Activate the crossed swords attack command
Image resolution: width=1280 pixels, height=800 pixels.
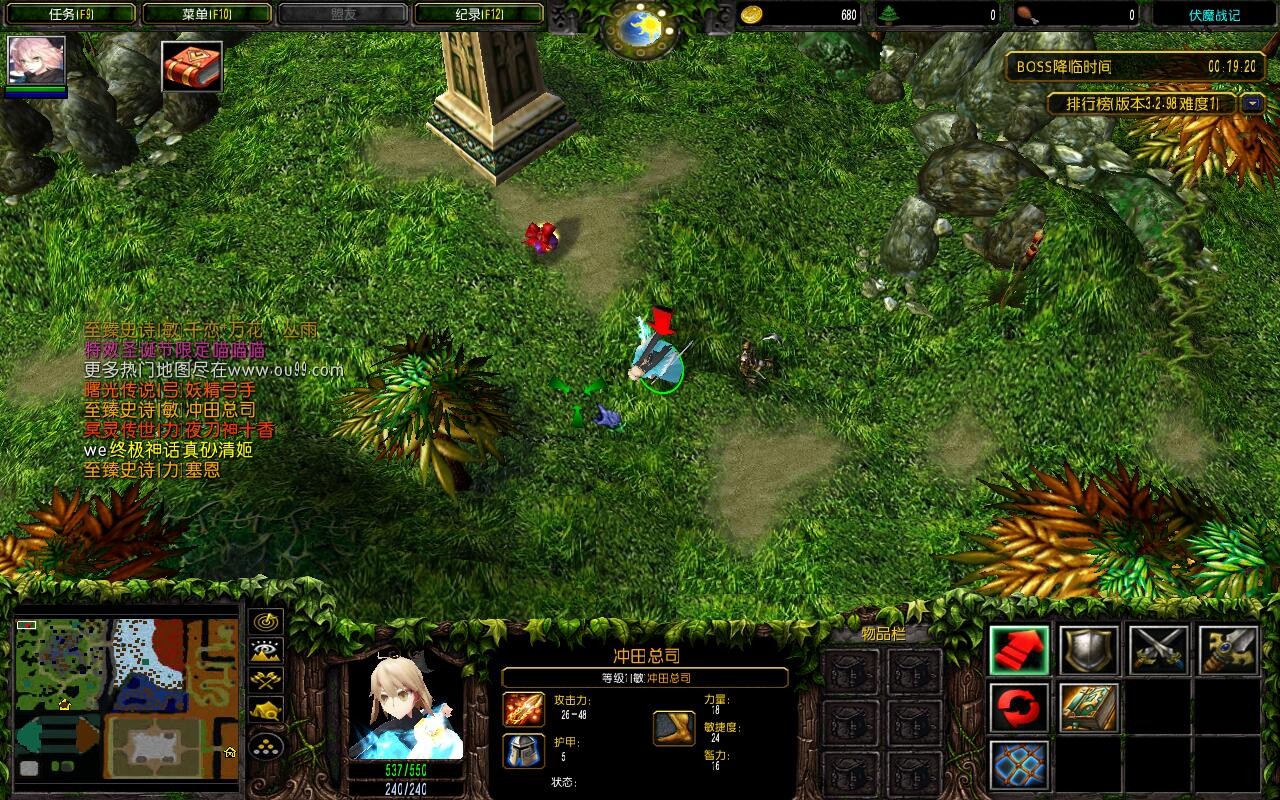tap(1158, 650)
